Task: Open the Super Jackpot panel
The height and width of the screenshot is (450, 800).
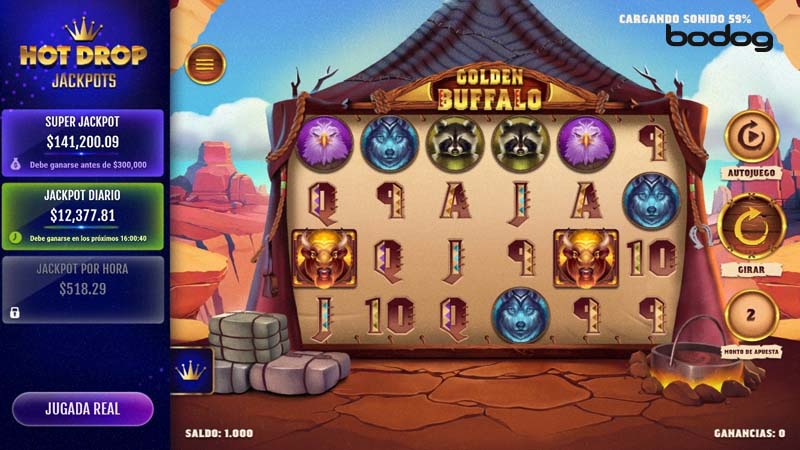Action: click(x=82, y=142)
